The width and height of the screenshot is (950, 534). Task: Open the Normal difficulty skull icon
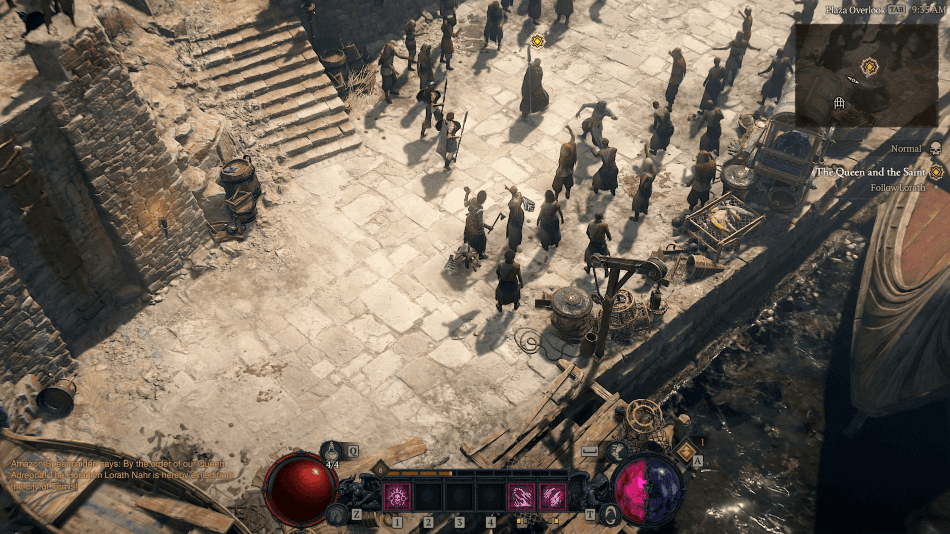(x=936, y=148)
